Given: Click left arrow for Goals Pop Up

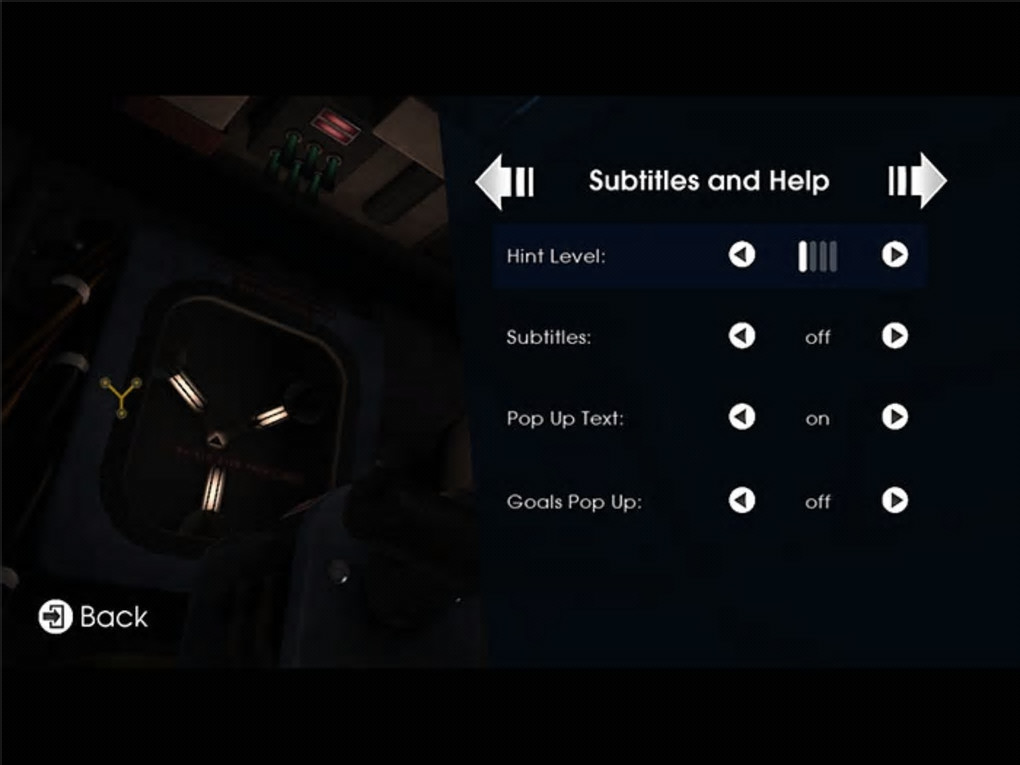Looking at the screenshot, I should point(741,500).
